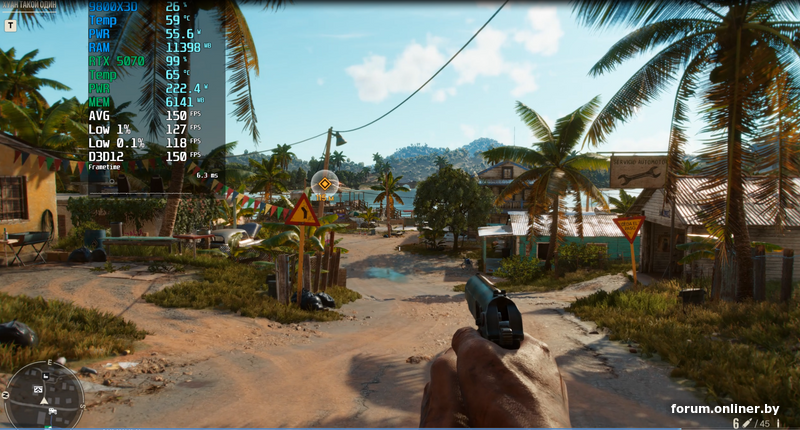The width and height of the screenshot is (800, 430).
Task: Select the yellow diamond objective marker
Action: tap(324, 183)
